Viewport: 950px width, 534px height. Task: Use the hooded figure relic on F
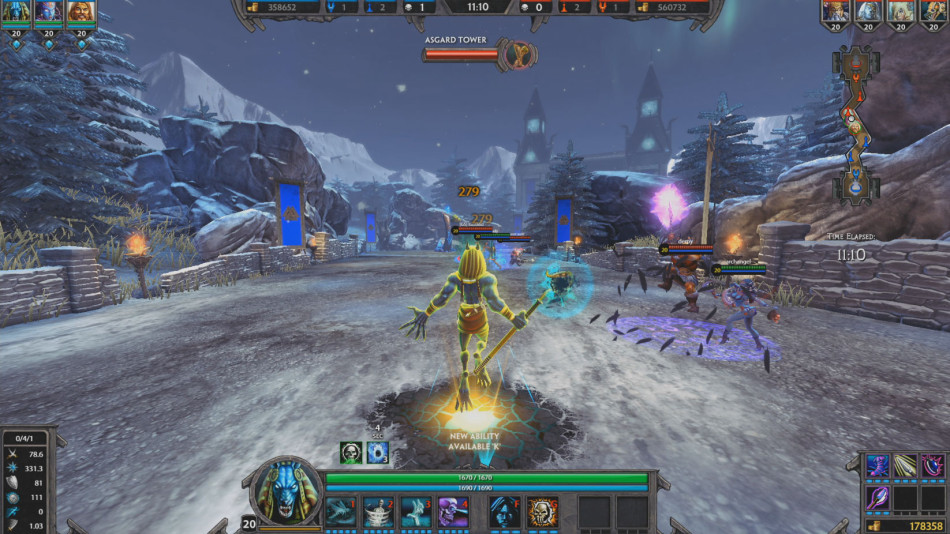504,512
